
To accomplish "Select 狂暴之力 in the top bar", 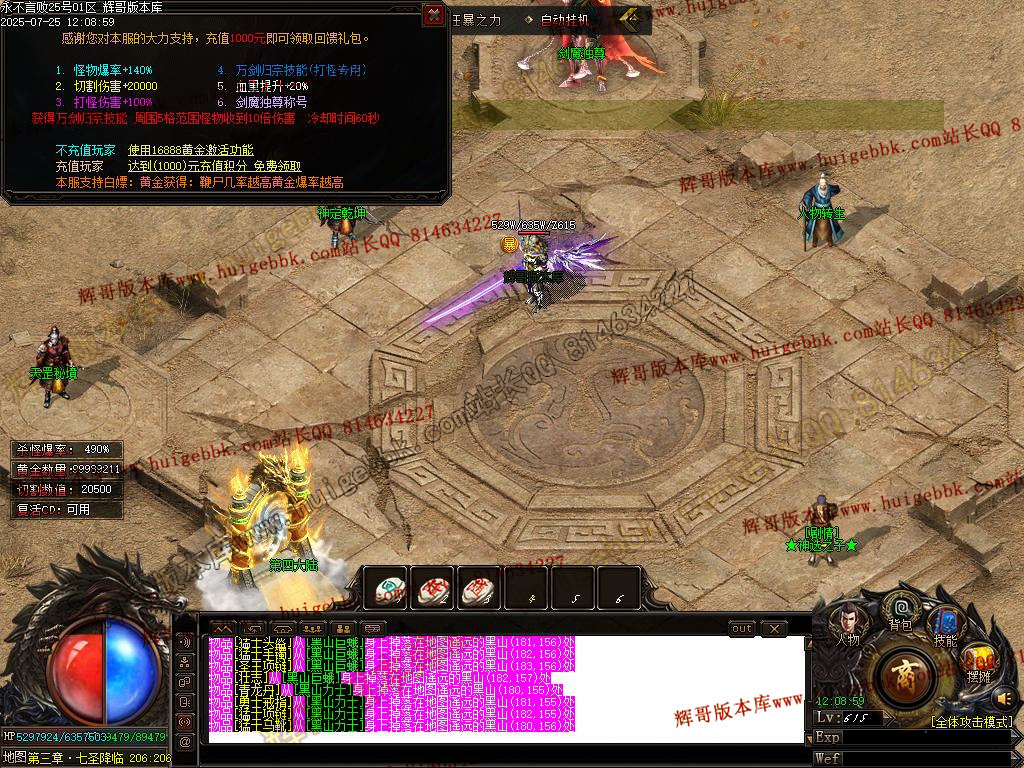I will [477, 19].
